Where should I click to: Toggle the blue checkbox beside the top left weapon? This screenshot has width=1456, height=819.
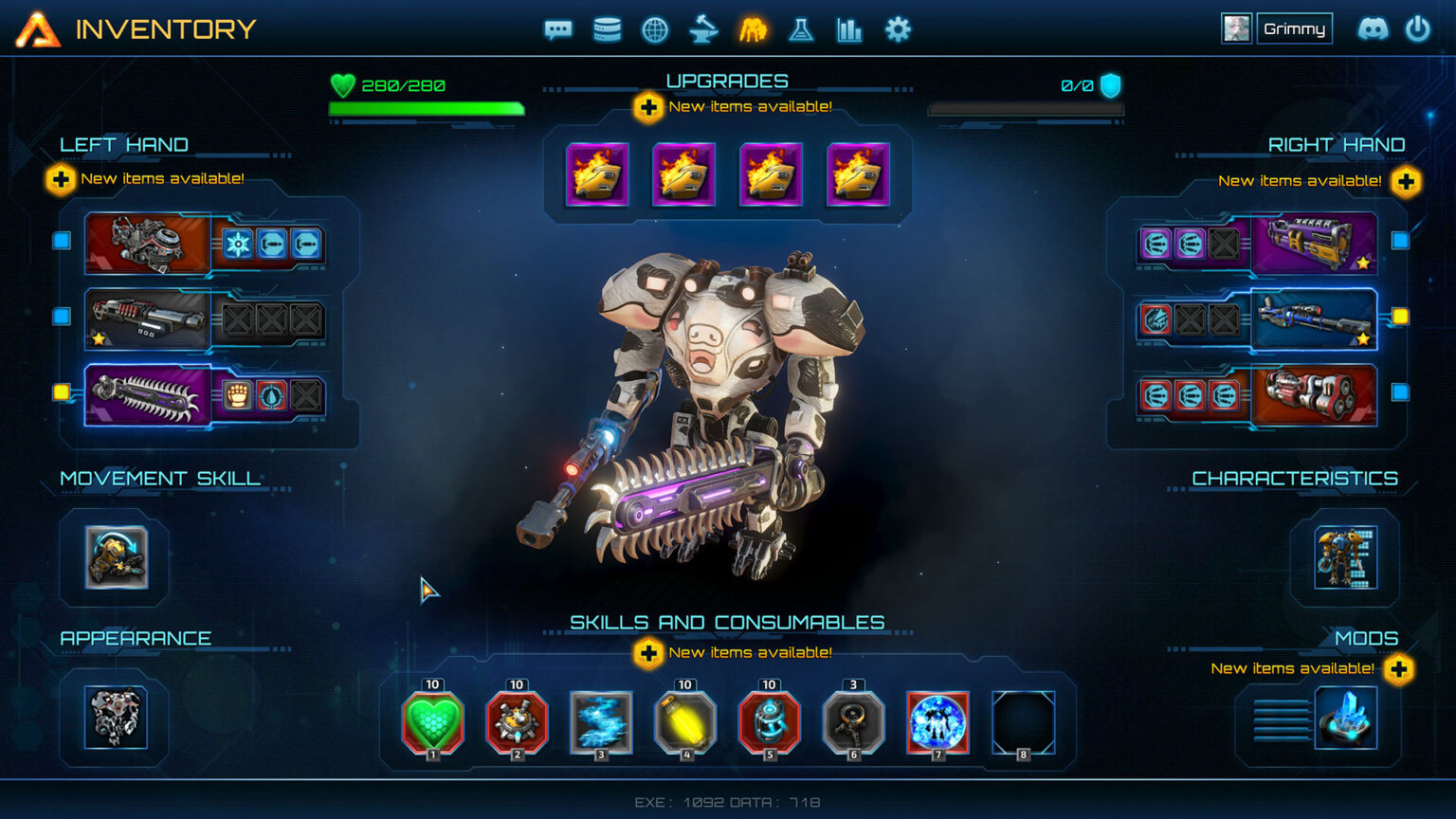(61, 241)
